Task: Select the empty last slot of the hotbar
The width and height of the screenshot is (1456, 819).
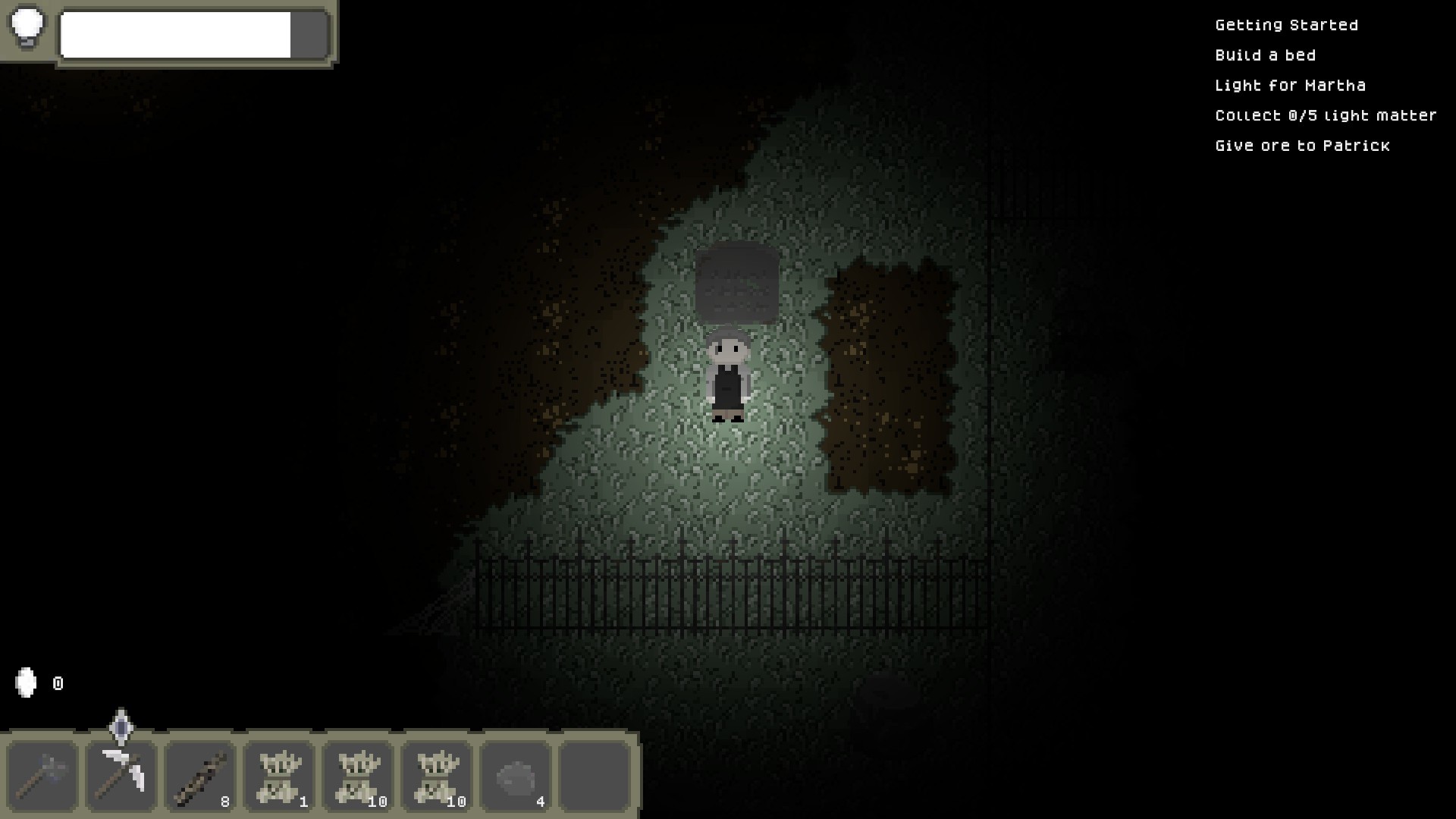Action: [594, 775]
